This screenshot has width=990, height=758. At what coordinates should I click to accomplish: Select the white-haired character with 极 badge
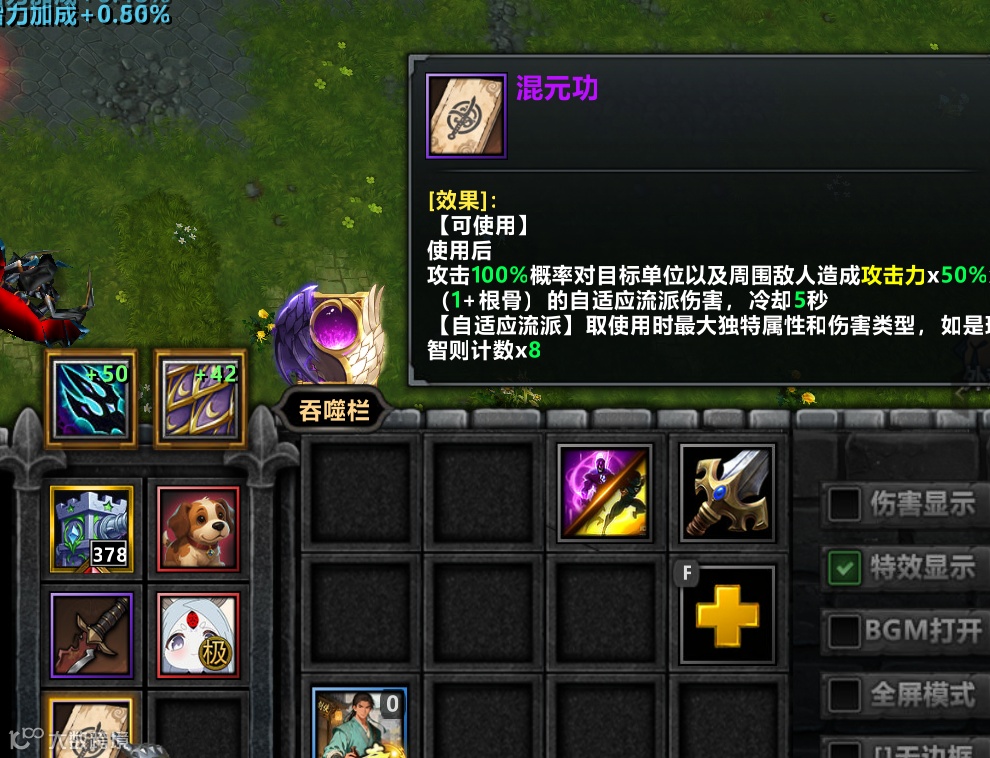point(198,634)
